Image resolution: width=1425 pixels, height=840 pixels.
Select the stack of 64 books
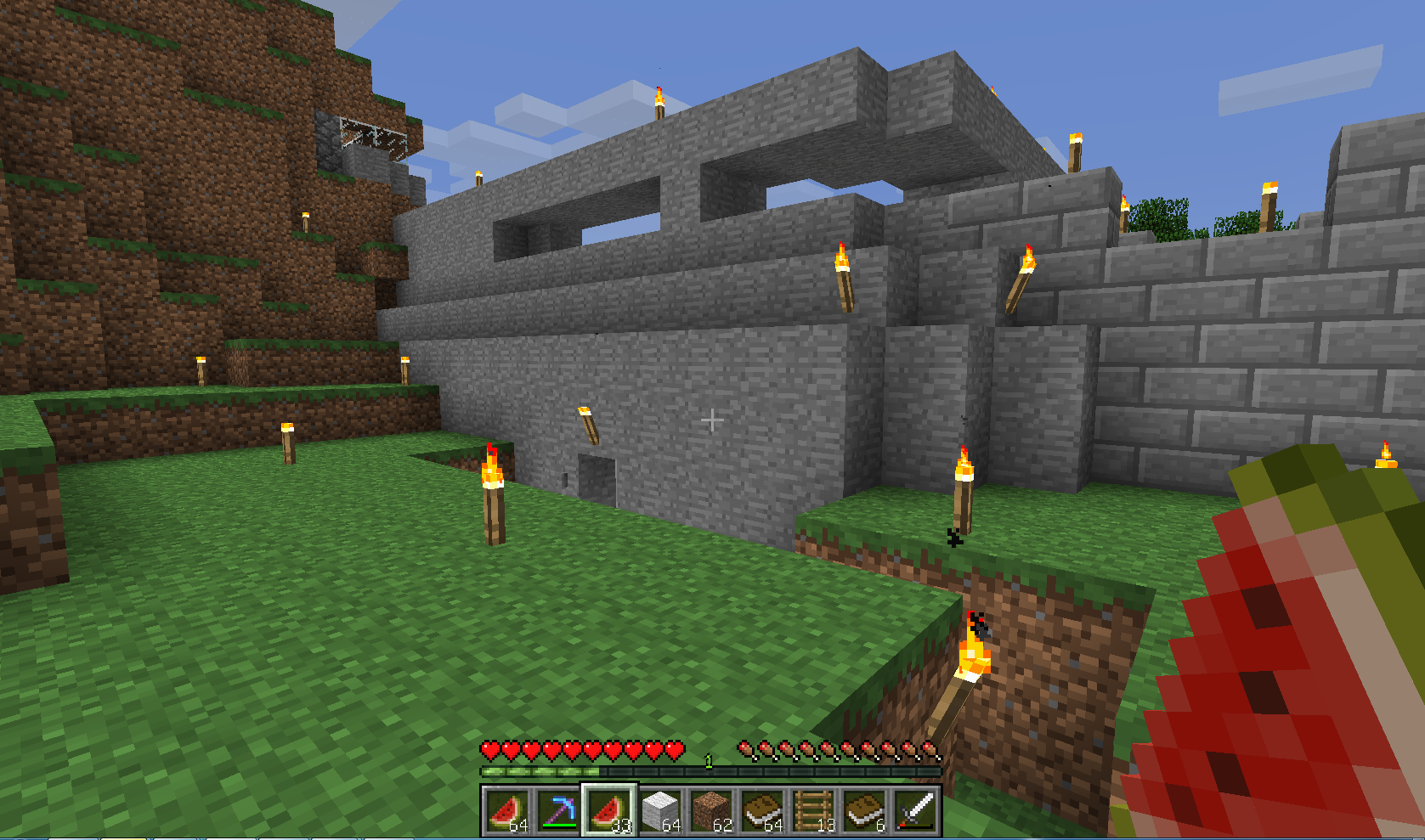pyautogui.click(x=762, y=810)
